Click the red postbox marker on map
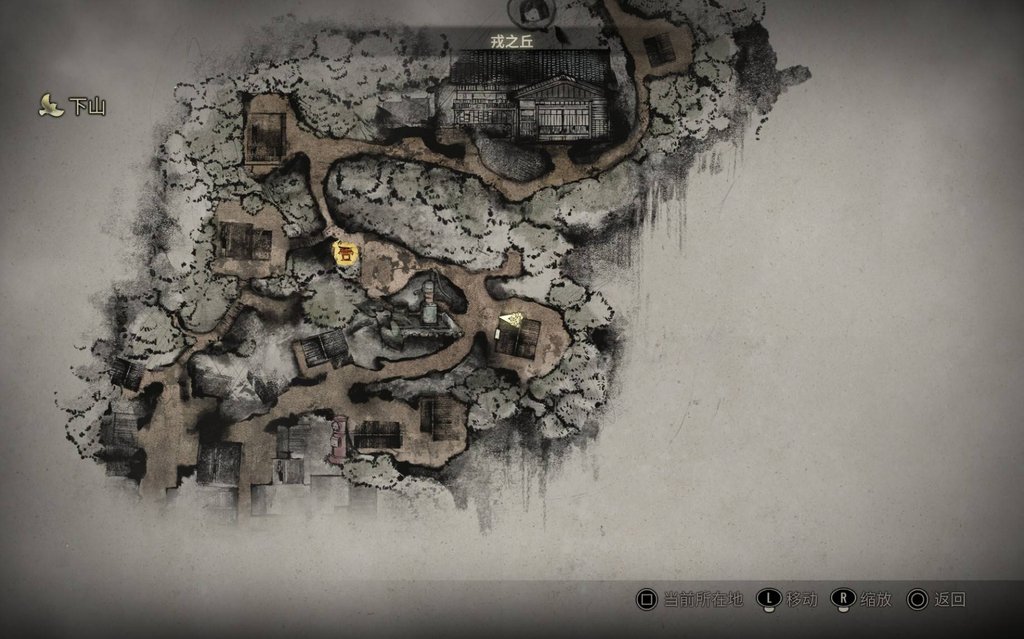 (x=339, y=438)
